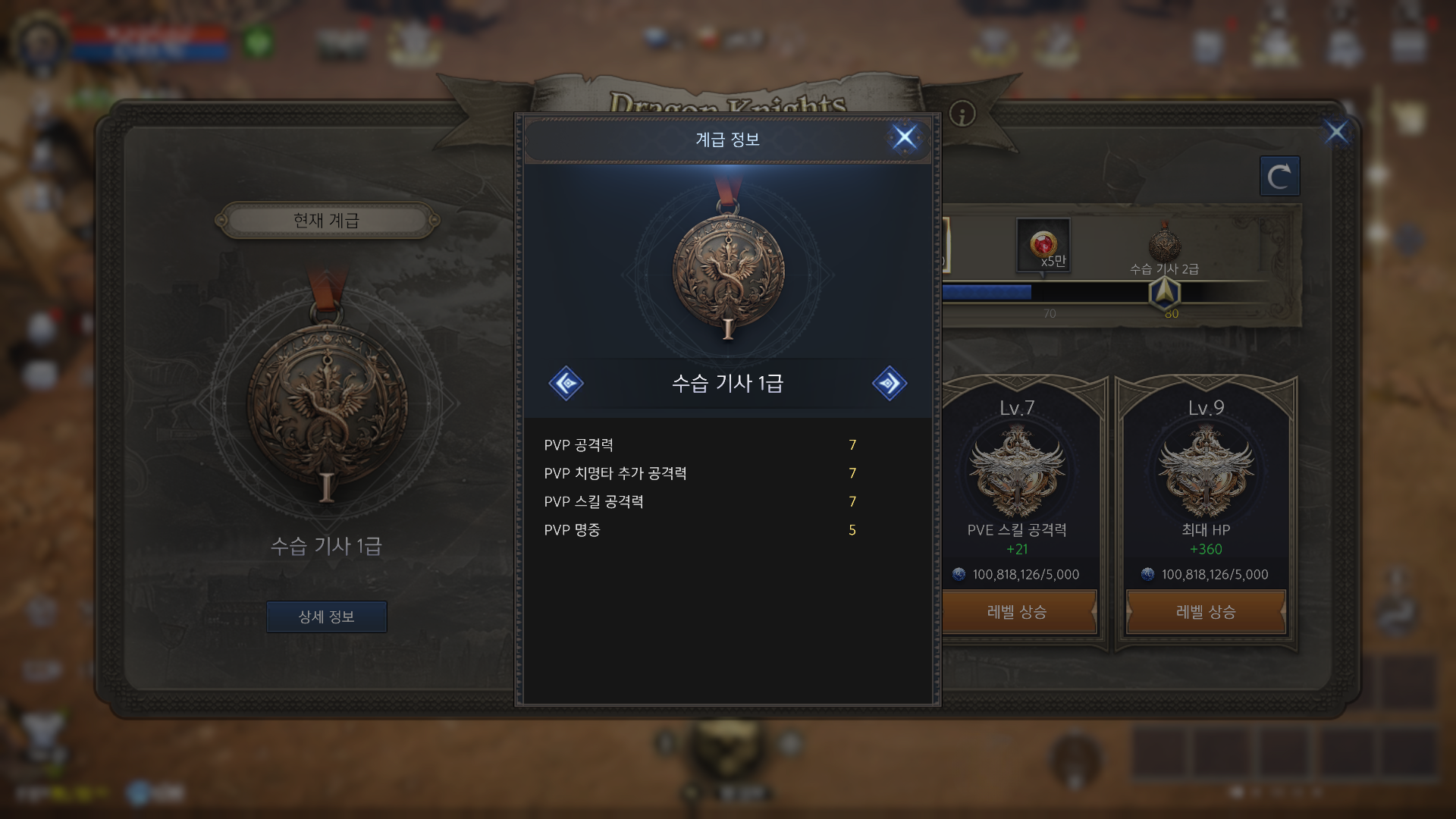Click the info icon beside the Dragon Knights banner
Image resolution: width=1456 pixels, height=819 pixels.
point(962,114)
